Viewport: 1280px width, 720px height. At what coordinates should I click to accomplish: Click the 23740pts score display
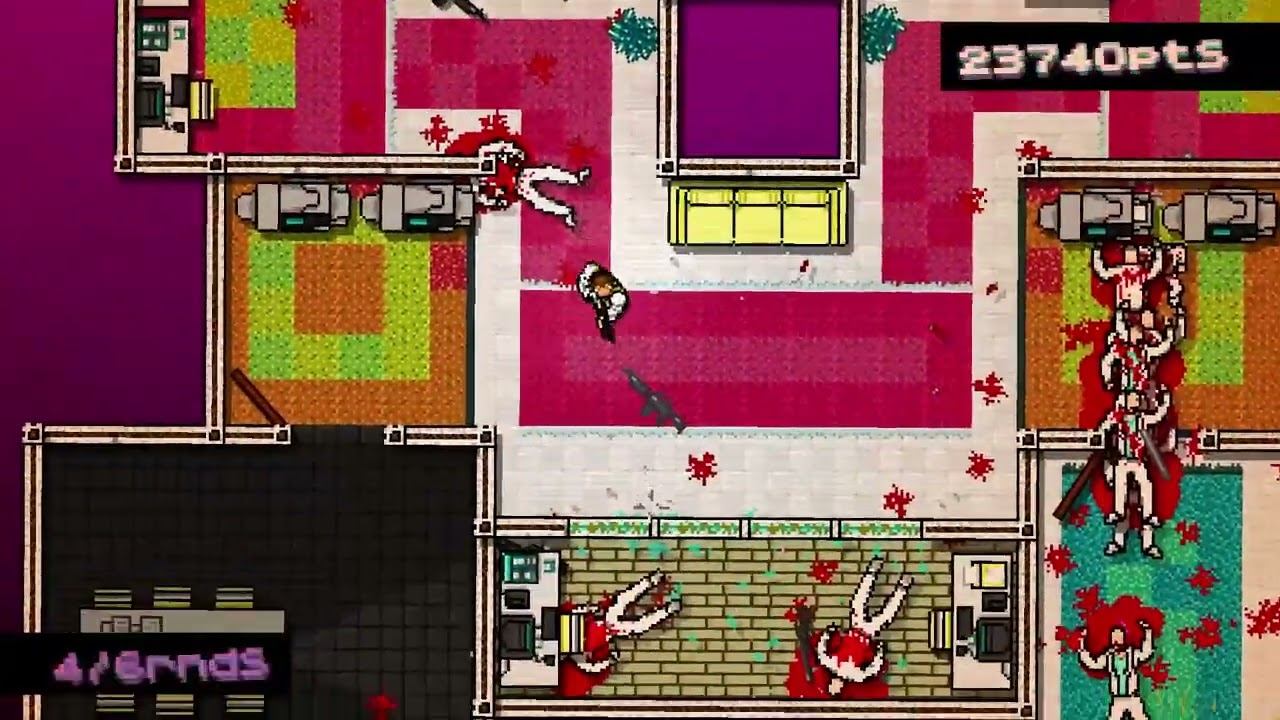[x=1092, y=57]
